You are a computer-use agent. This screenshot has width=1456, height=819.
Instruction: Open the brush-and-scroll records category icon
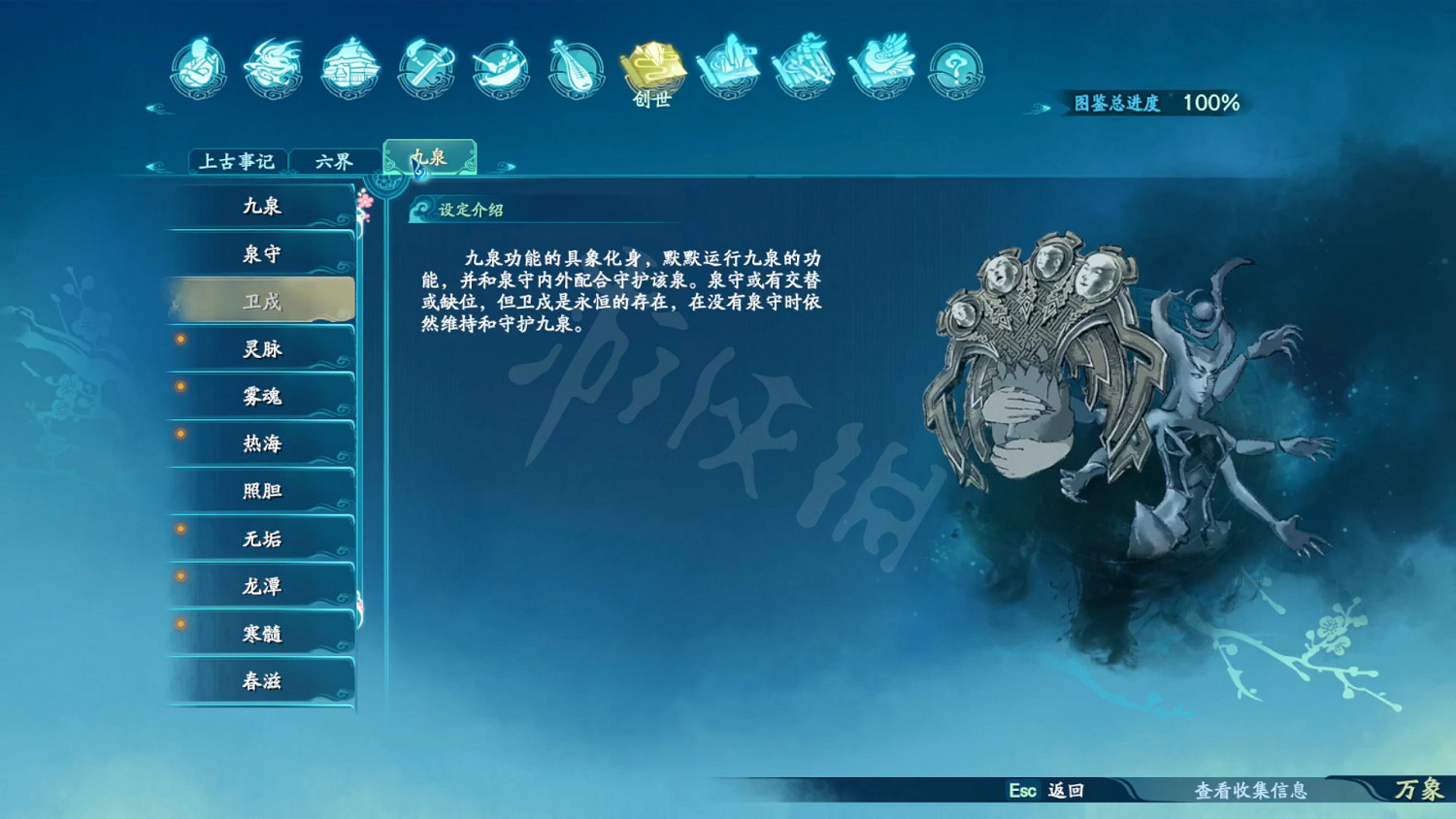(731, 68)
